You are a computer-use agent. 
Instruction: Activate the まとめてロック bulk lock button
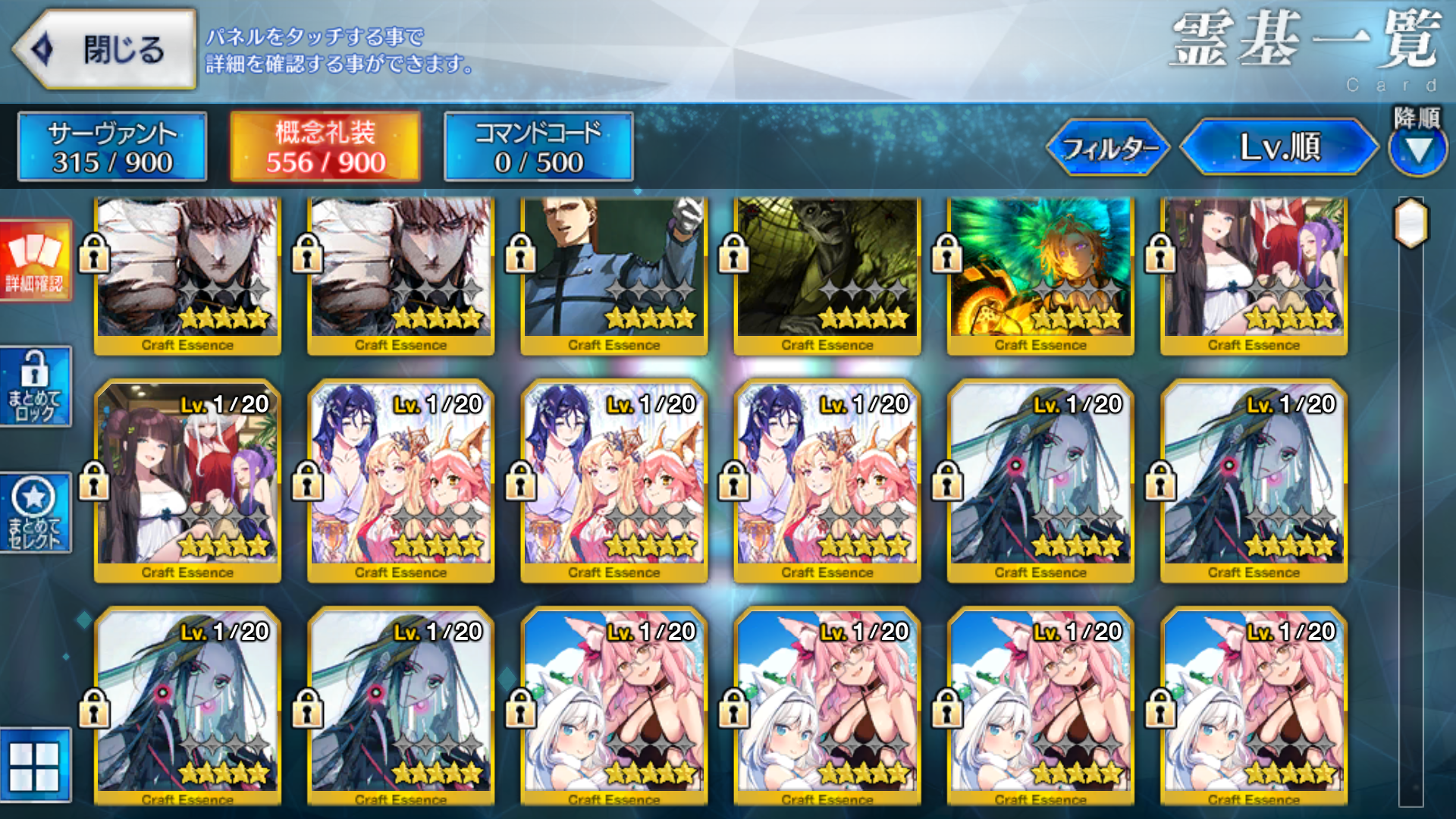point(36,387)
